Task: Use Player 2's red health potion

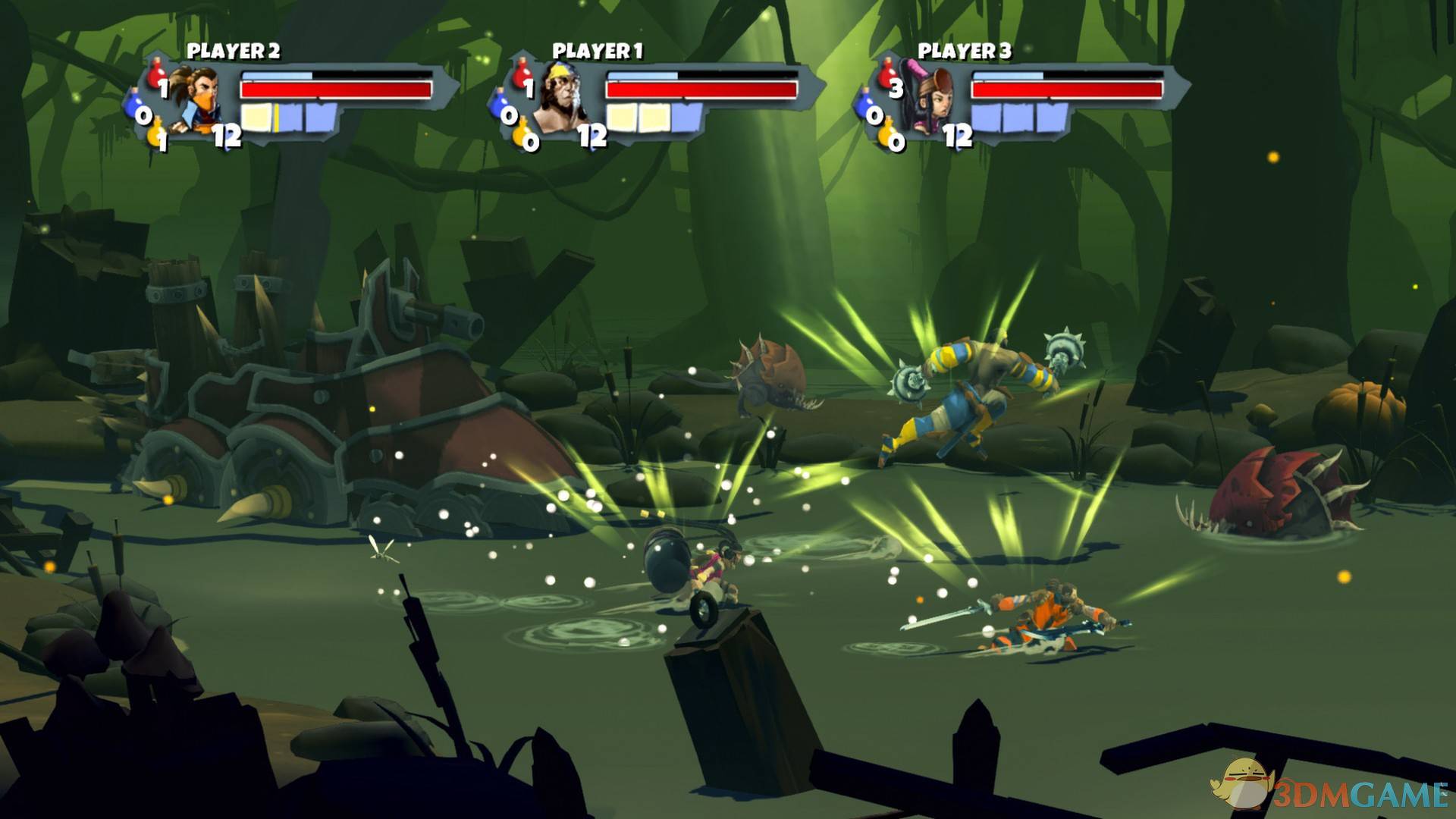Action: [157, 74]
